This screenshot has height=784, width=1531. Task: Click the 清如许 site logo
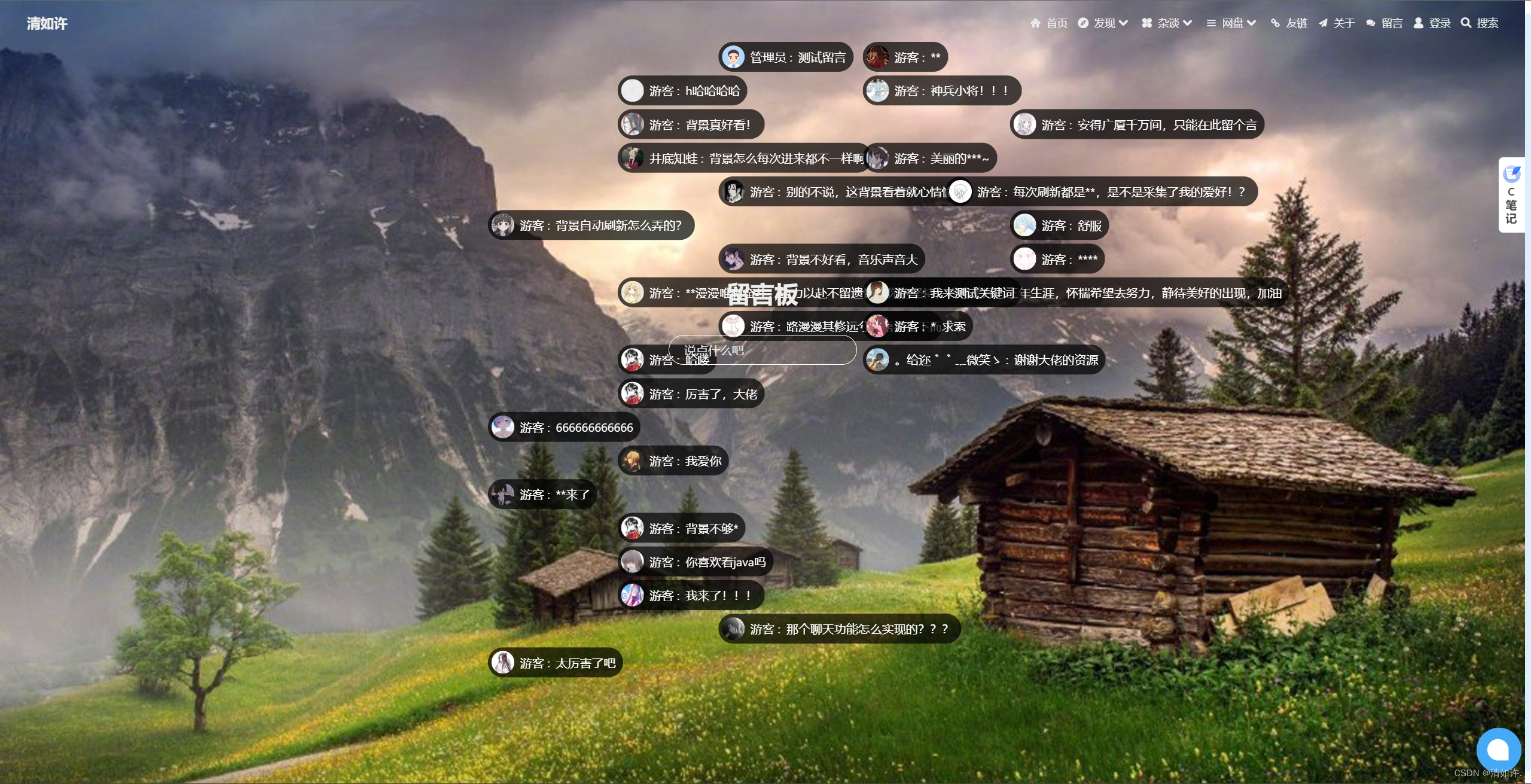coord(47,23)
